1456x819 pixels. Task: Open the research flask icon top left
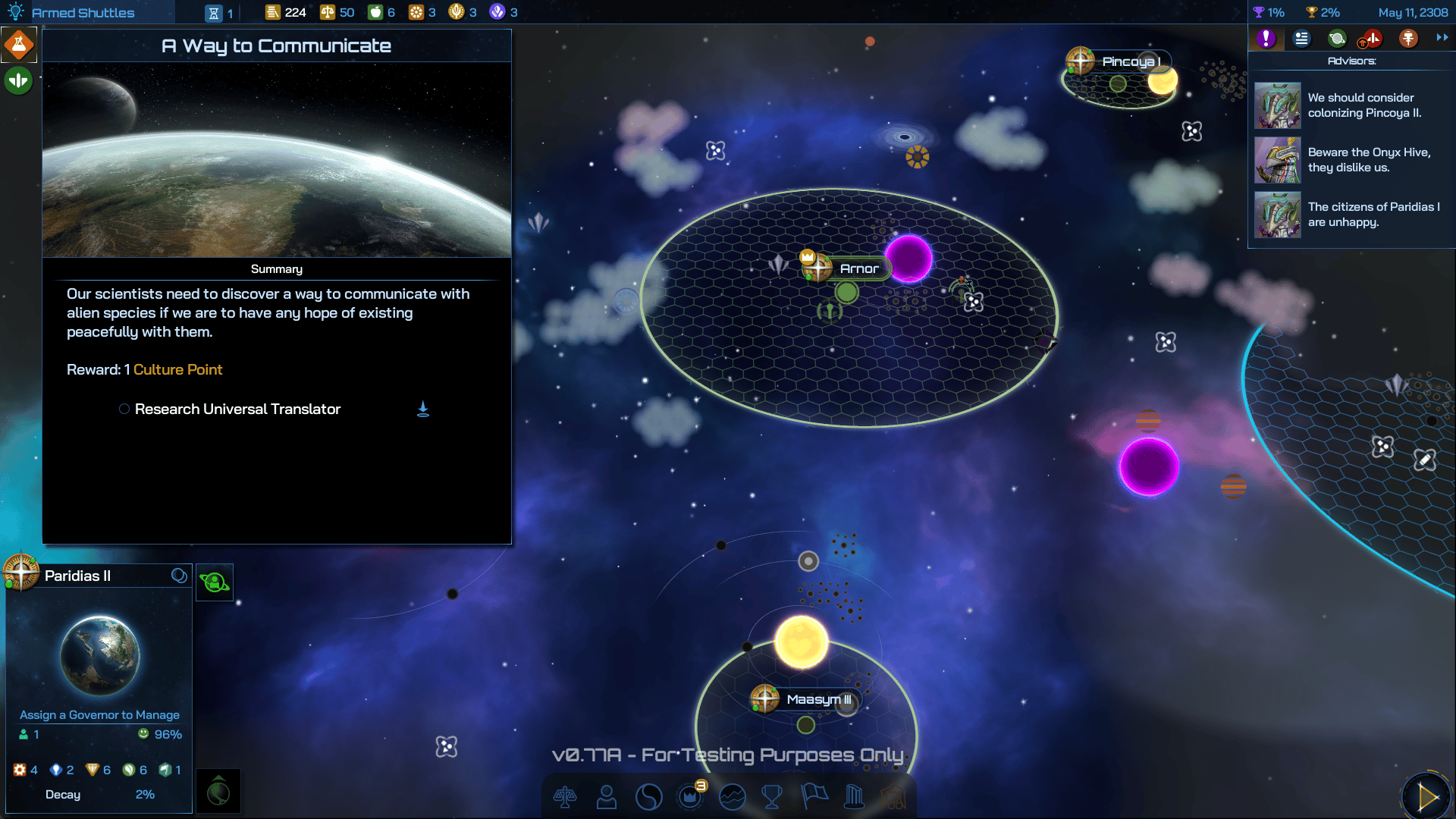[18, 43]
